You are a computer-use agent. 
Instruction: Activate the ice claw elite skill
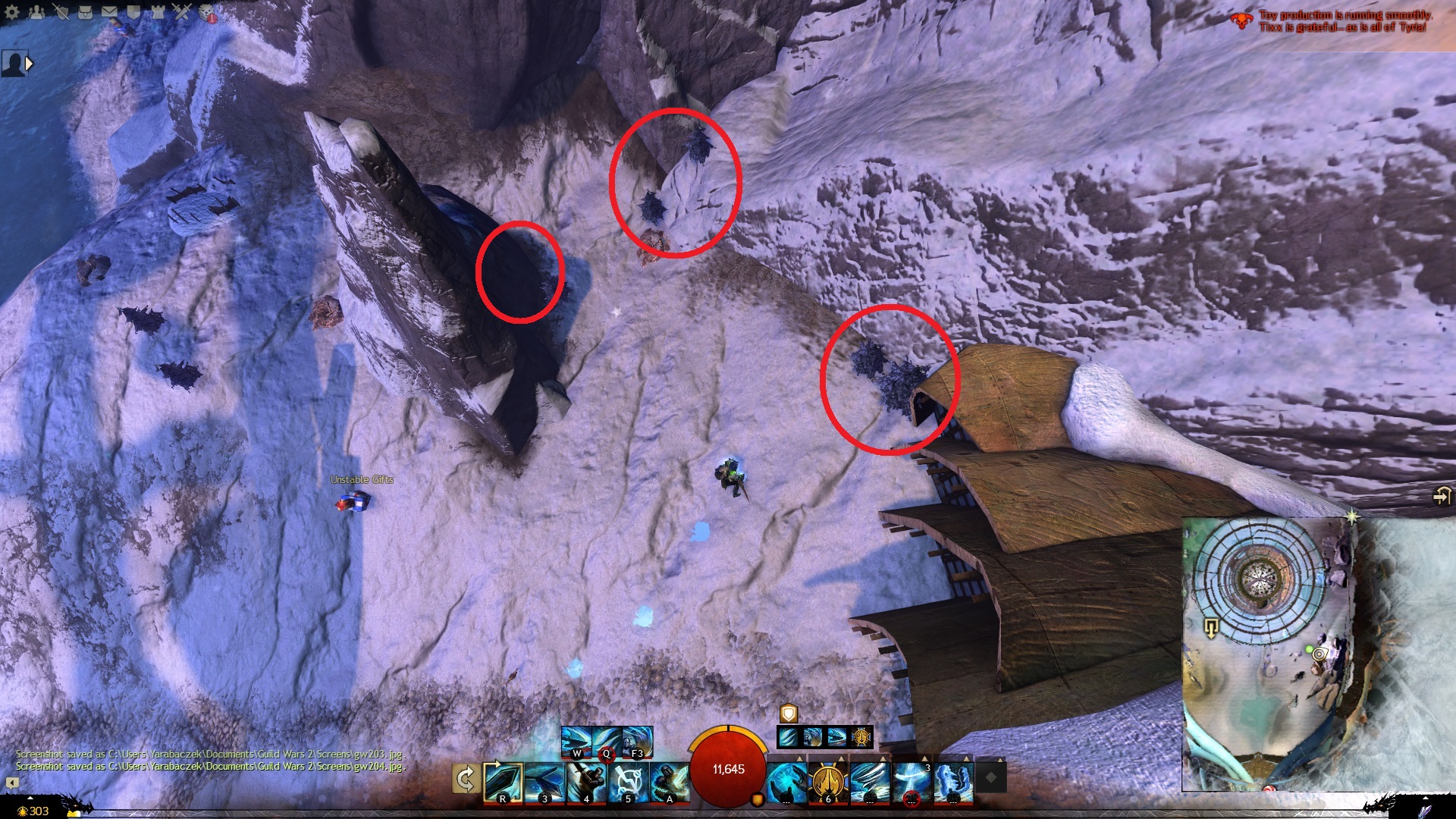click(952, 782)
